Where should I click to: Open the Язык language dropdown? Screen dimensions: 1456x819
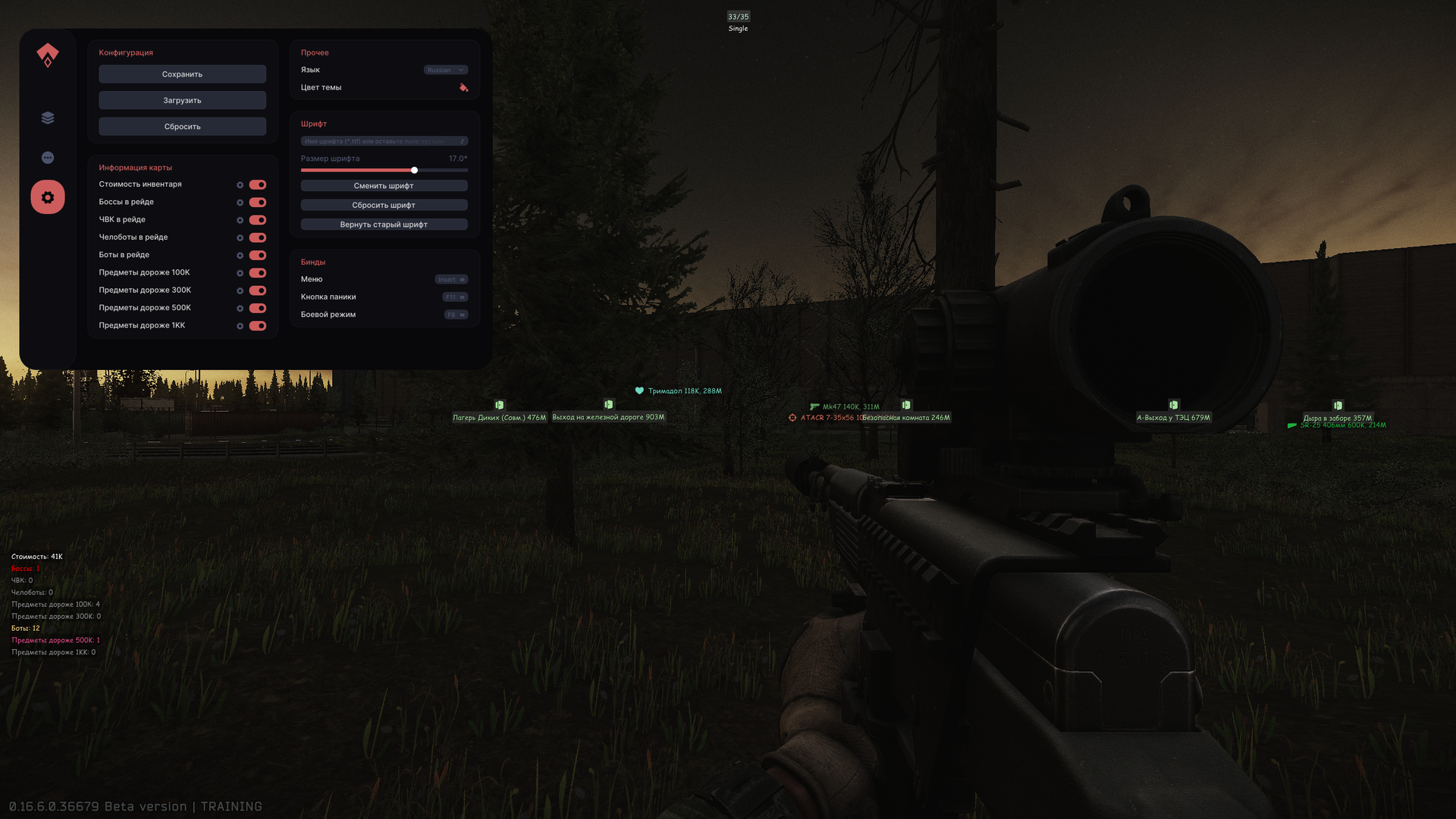[x=445, y=70]
